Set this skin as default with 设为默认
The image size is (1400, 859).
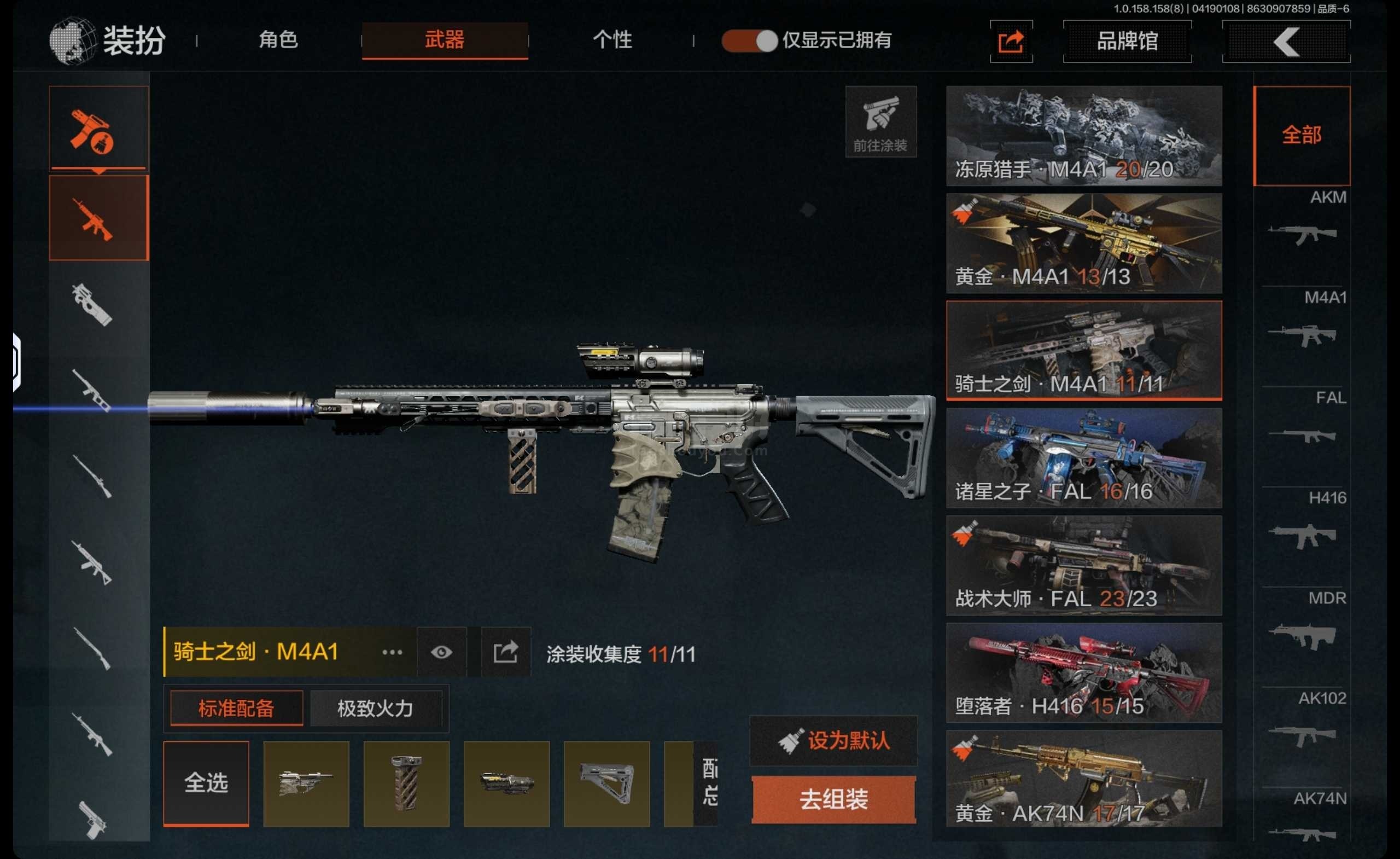tap(833, 741)
